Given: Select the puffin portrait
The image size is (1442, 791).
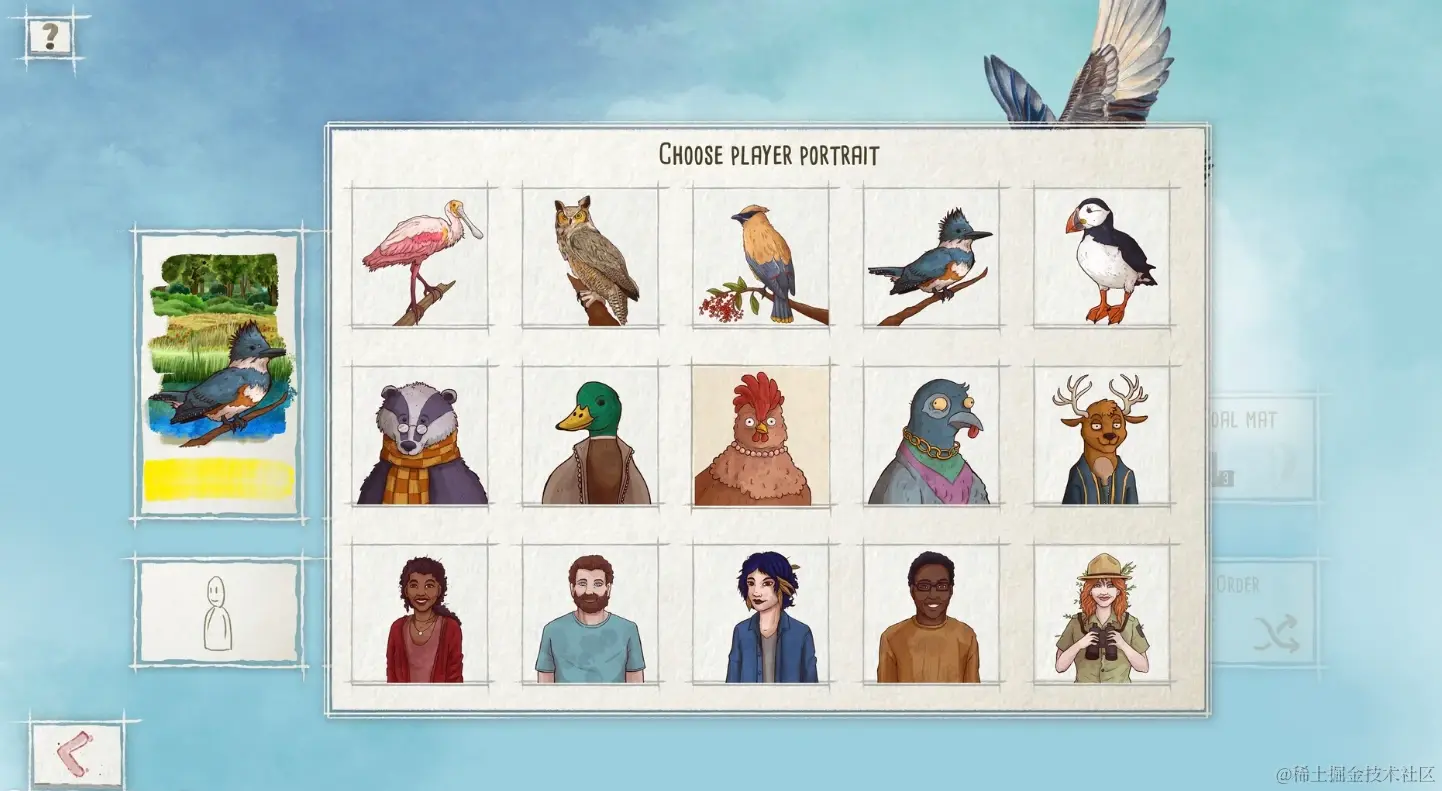Looking at the screenshot, I should [x=1102, y=258].
